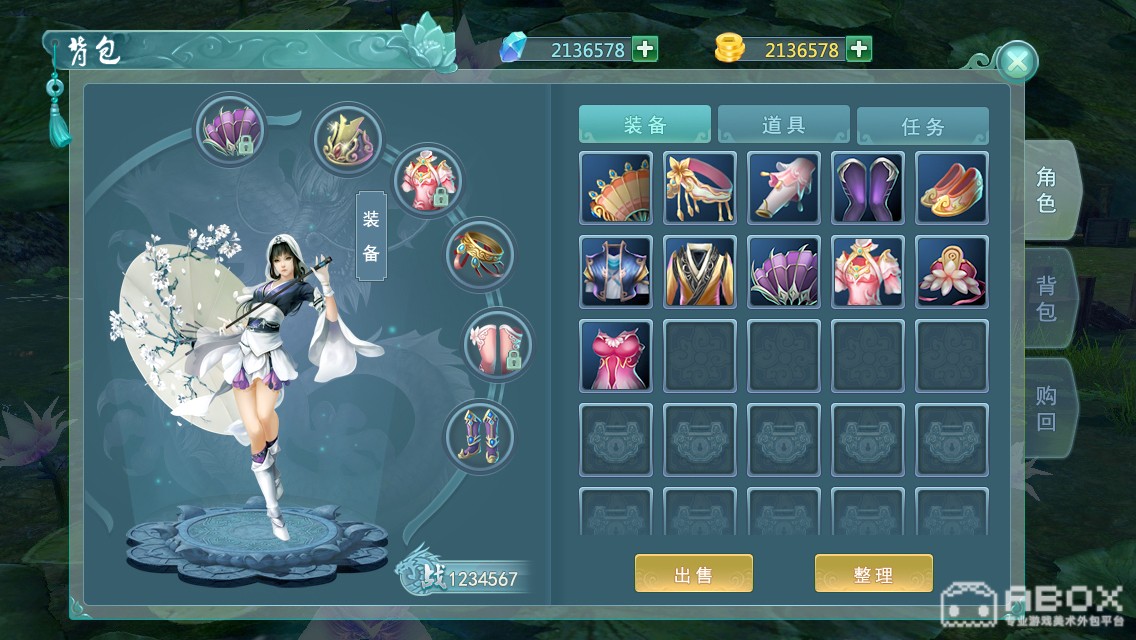Screen dimensions: 1136x640
Task: Switch to the 装备 equipment tab
Action: (x=645, y=125)
